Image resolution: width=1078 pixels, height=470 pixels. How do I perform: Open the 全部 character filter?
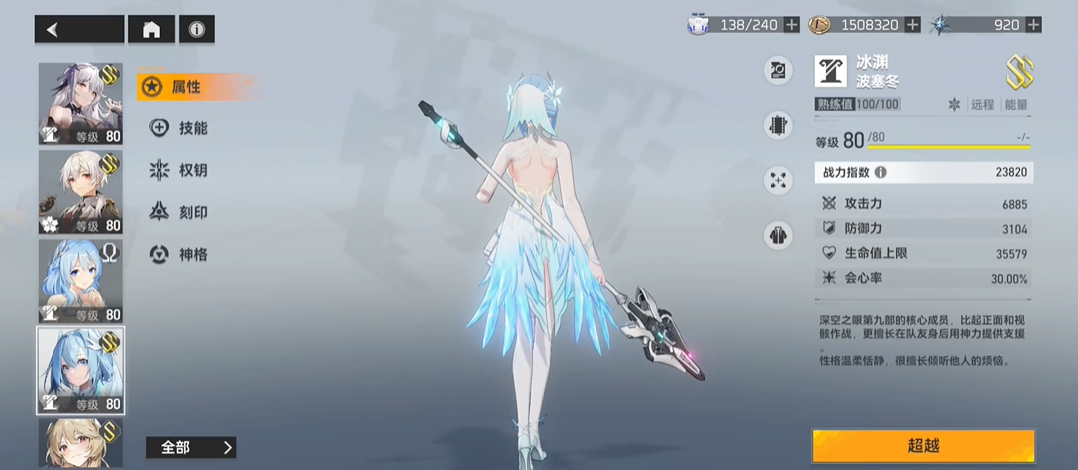191,447
